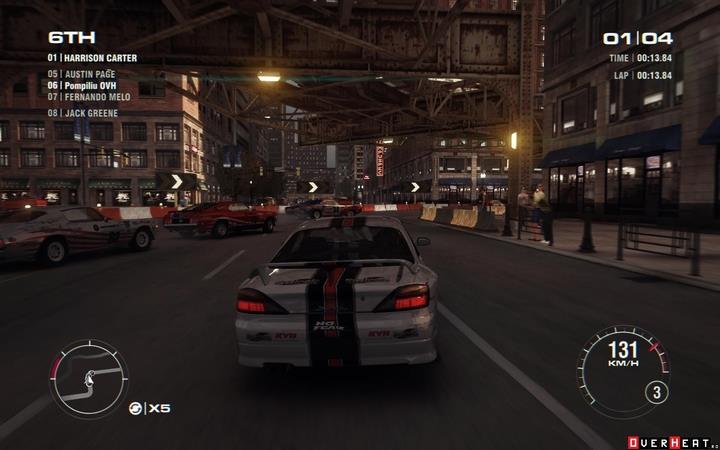Click Fernando Melo's leaderboard entry
The image size is (720, 450).
point(89,97)
